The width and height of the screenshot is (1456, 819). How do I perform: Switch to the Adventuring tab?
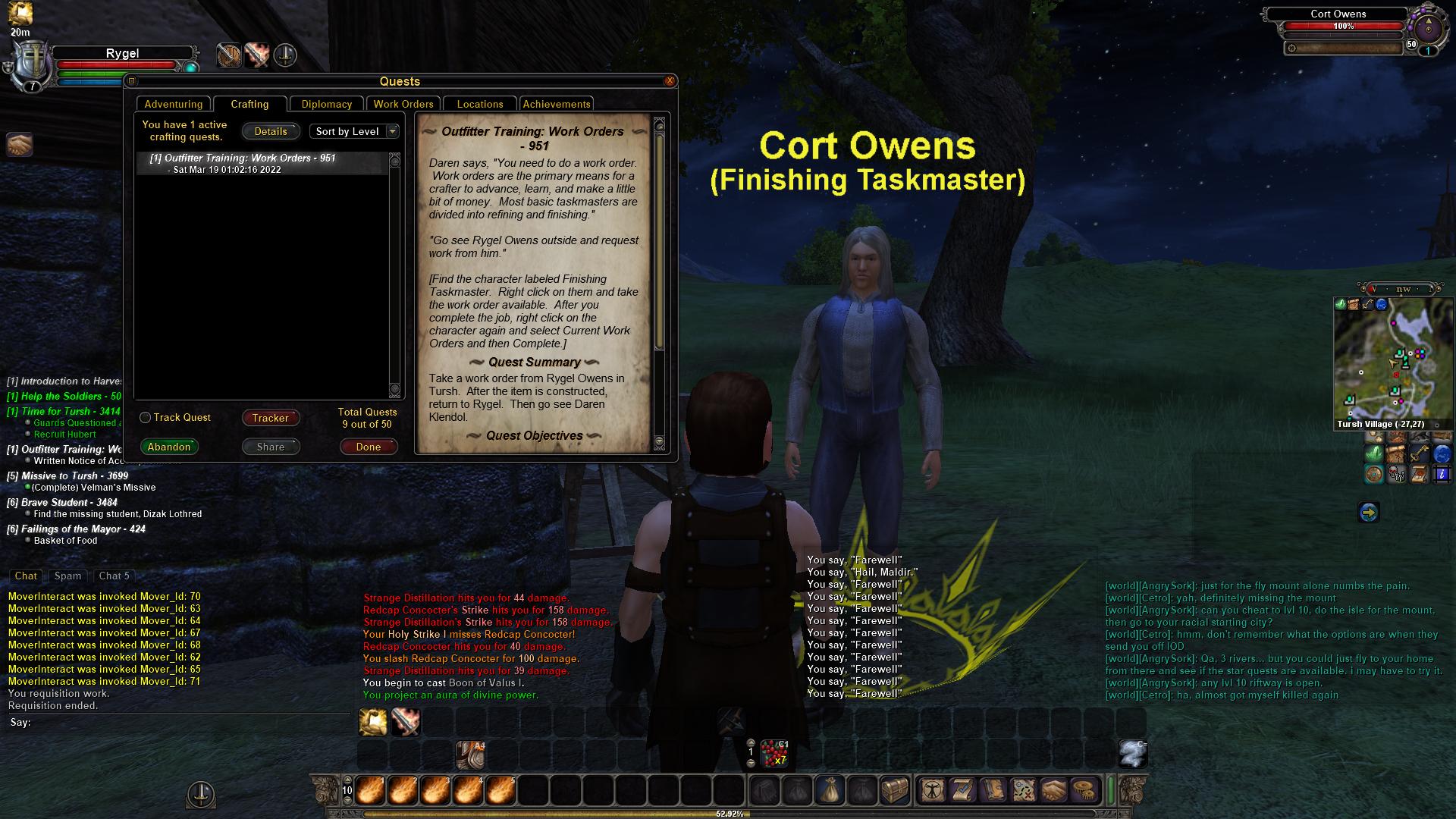point(174,105)
